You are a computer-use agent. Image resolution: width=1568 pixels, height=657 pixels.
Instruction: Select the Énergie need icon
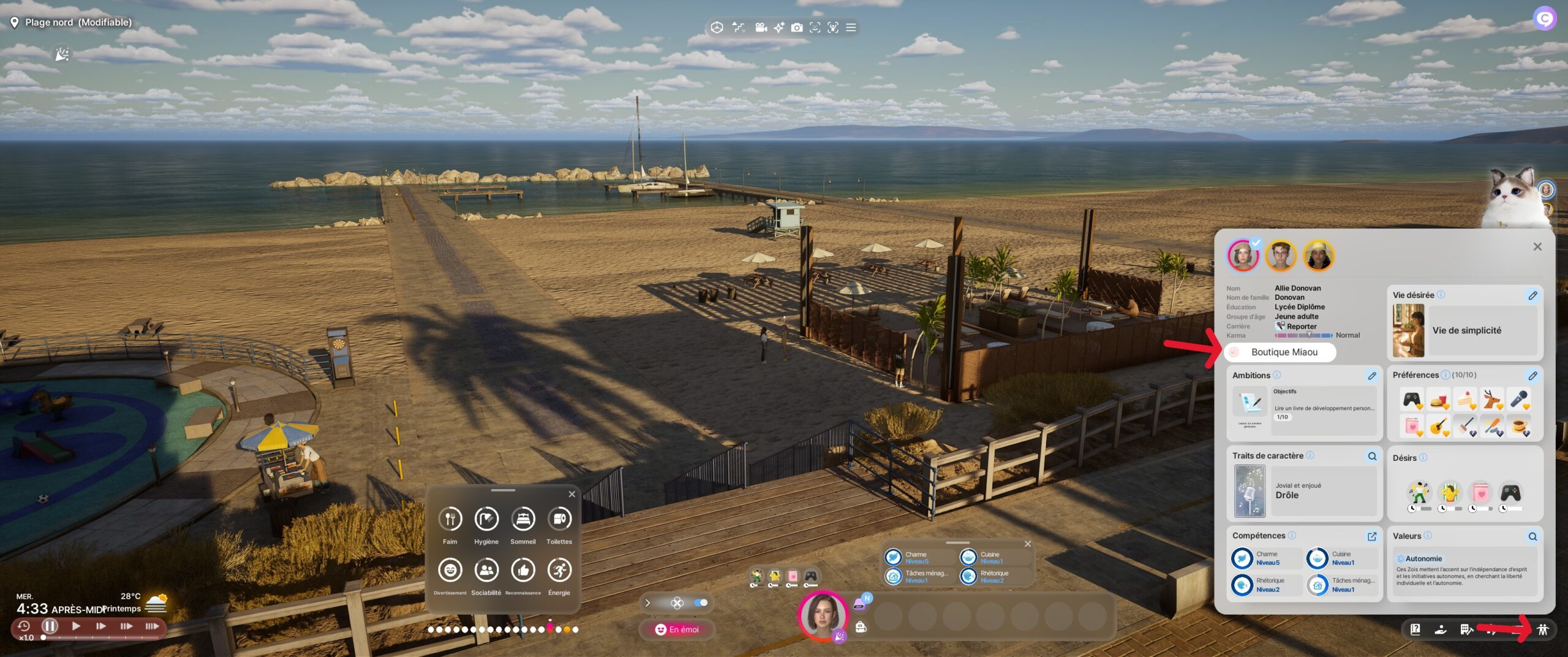[x=559, y=571]
